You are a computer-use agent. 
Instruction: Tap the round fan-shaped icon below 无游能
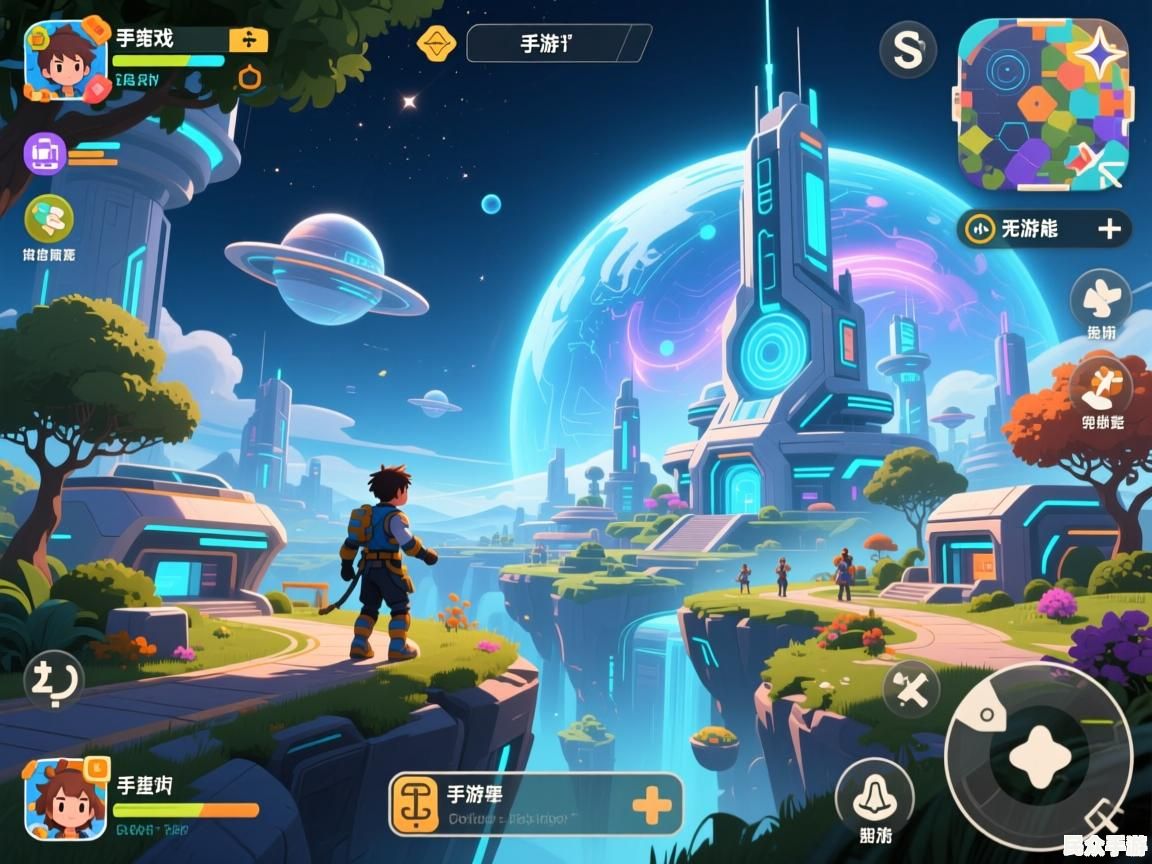tap(1100, 298)
